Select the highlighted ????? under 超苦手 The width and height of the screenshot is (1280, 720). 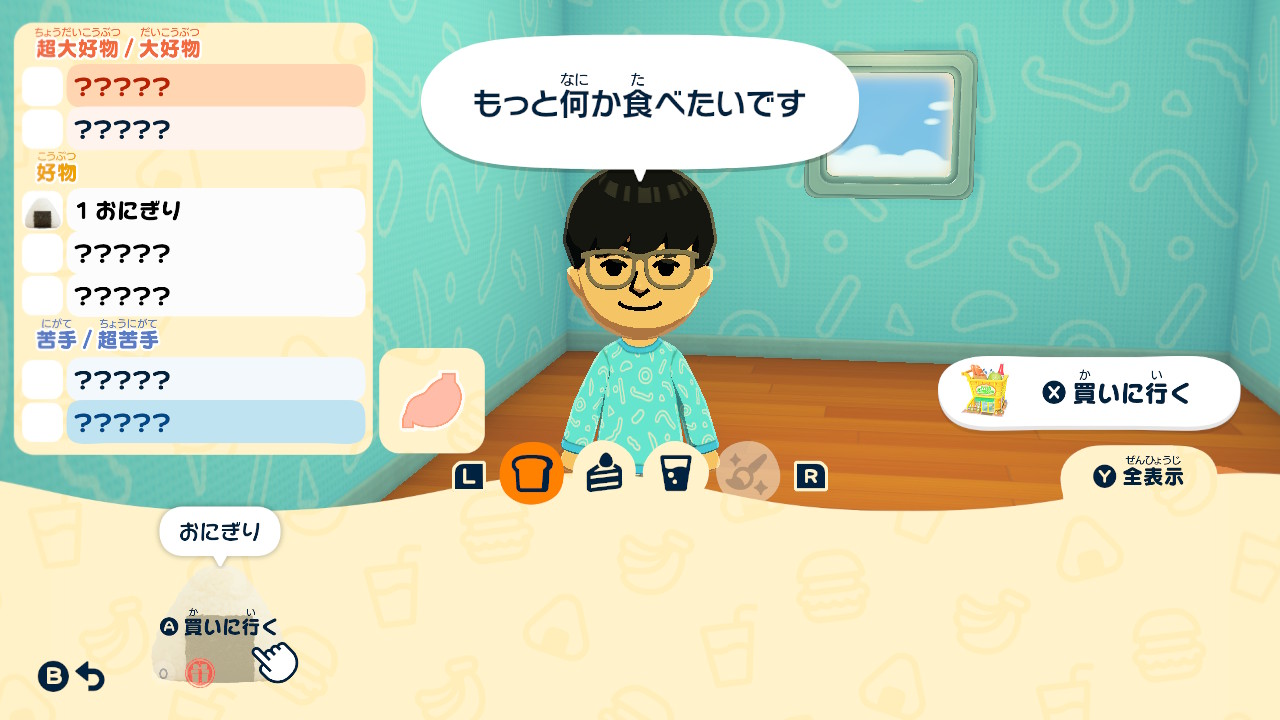point(215,421)
